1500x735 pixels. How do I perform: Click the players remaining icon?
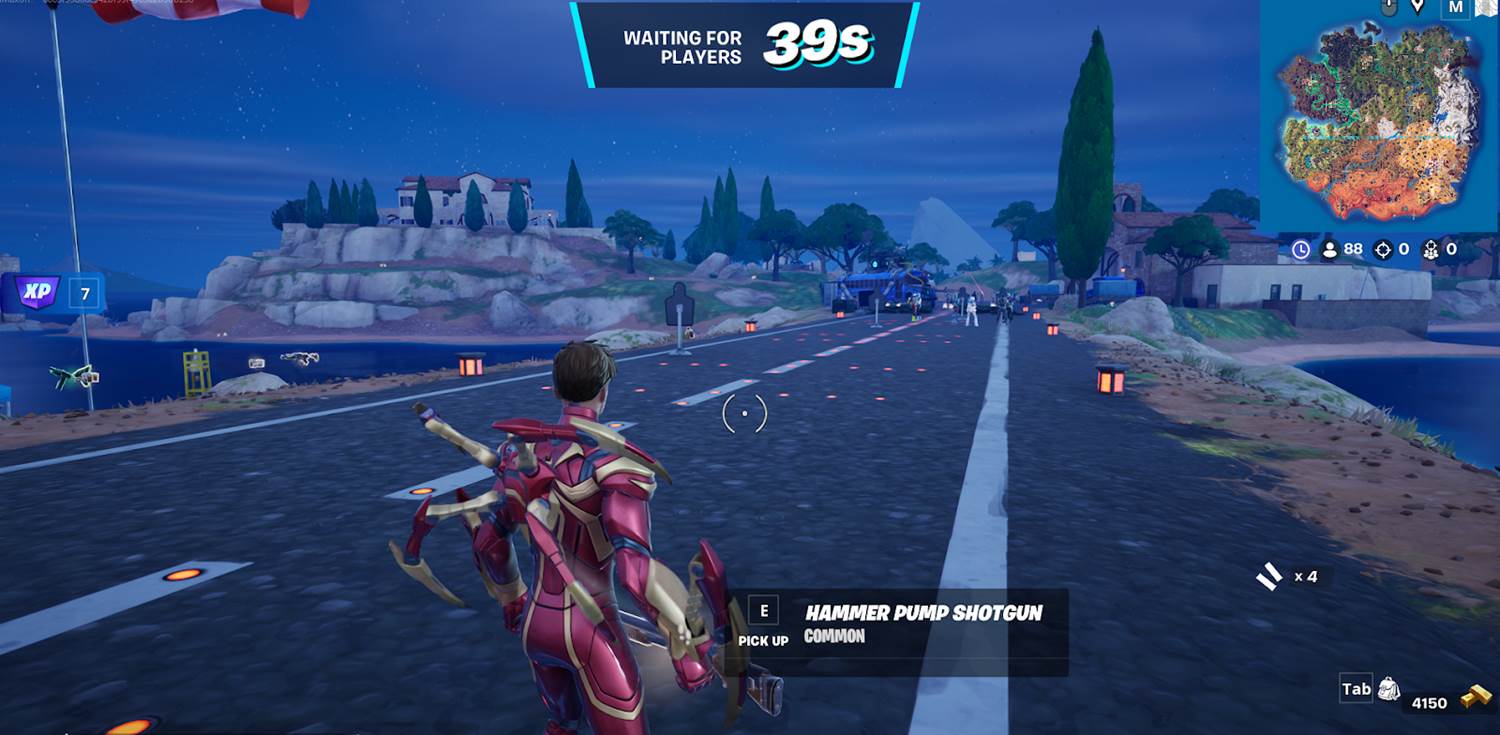pyautogui.click(x=1330, y=250)
